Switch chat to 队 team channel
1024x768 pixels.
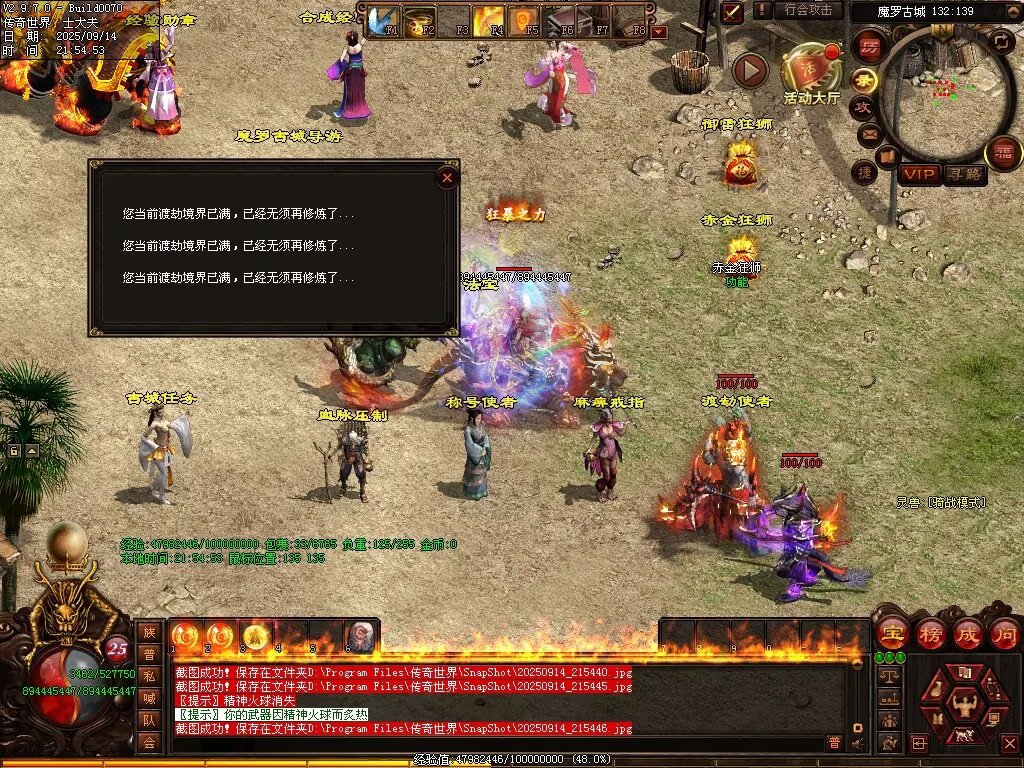coord(149,720)
